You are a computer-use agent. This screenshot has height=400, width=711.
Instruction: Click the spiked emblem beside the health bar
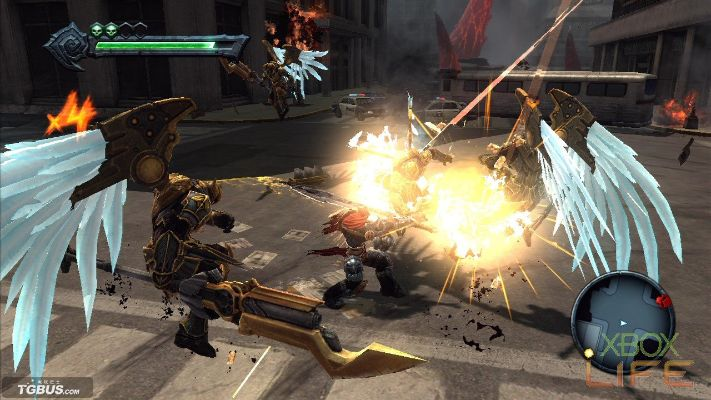coord(68,46)
